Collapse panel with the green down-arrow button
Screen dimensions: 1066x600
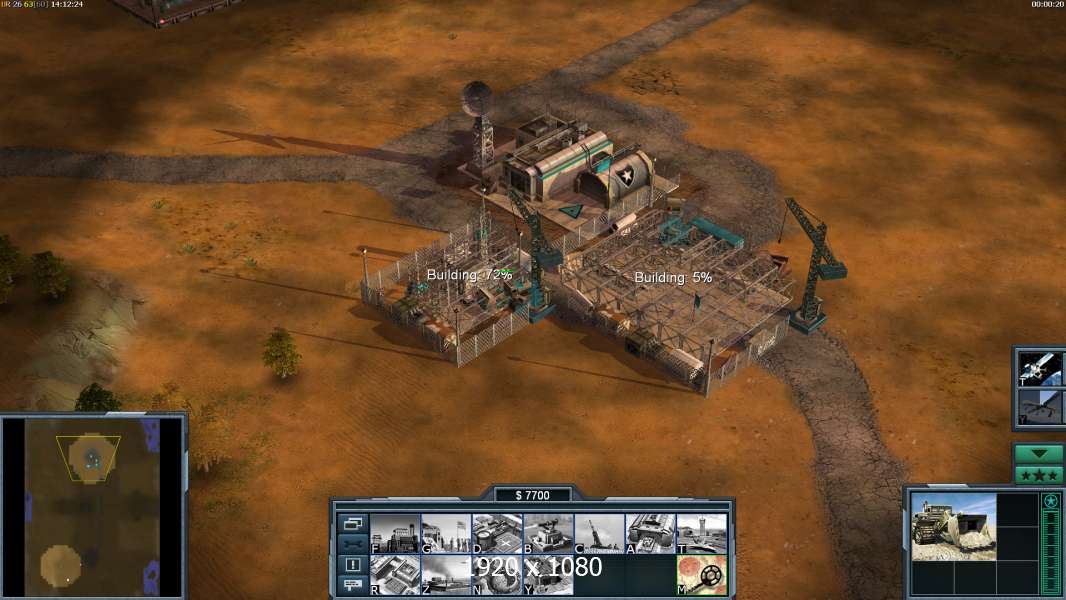pos(1039,454)
